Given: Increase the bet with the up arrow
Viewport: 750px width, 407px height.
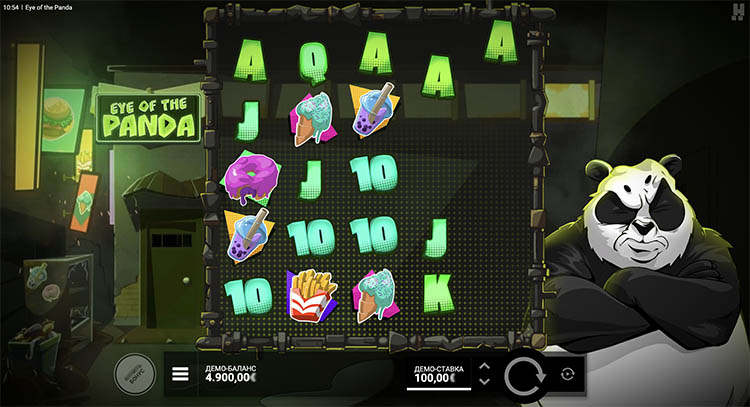Looking at the screenshot, I should point(484,366).
